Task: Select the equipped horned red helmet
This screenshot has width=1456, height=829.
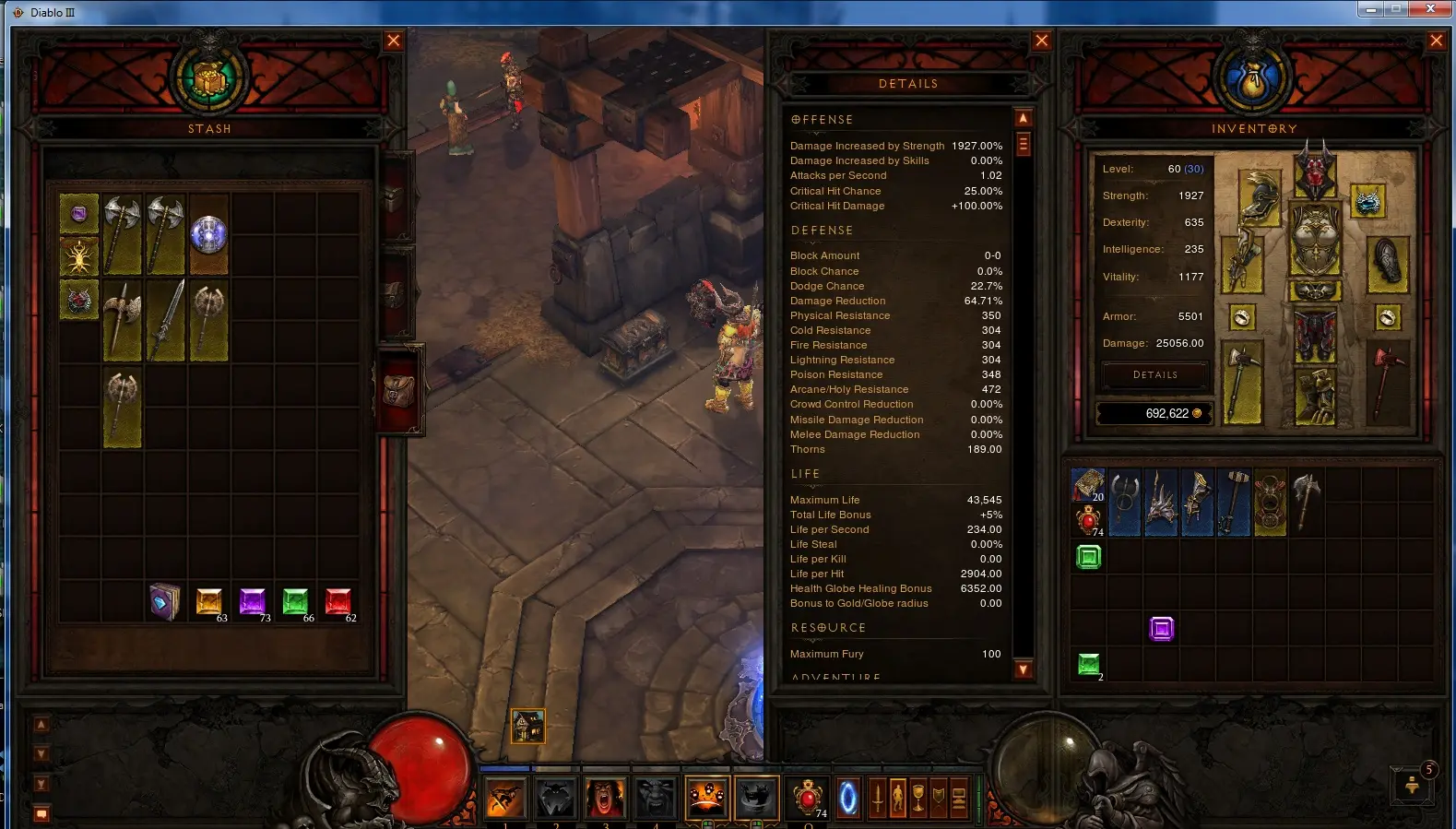Action: (1315, 172)
